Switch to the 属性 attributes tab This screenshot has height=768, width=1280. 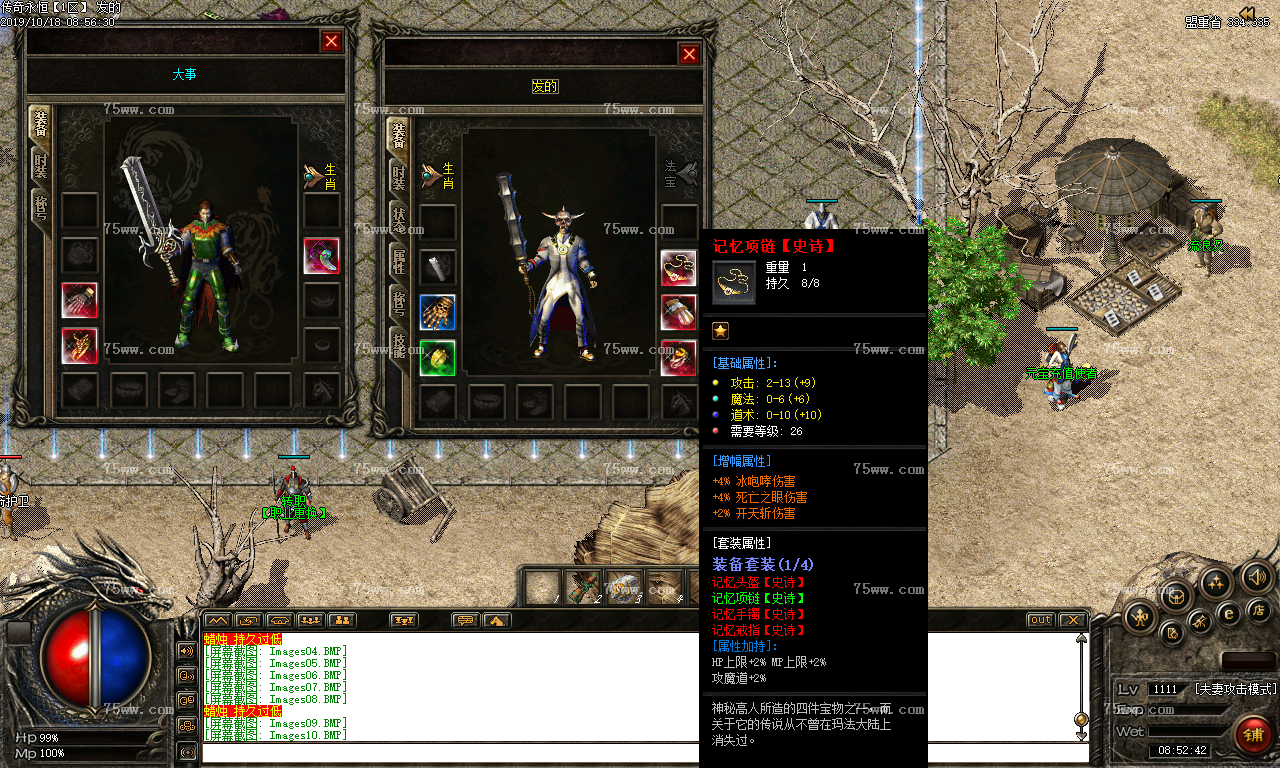point(398,262)
